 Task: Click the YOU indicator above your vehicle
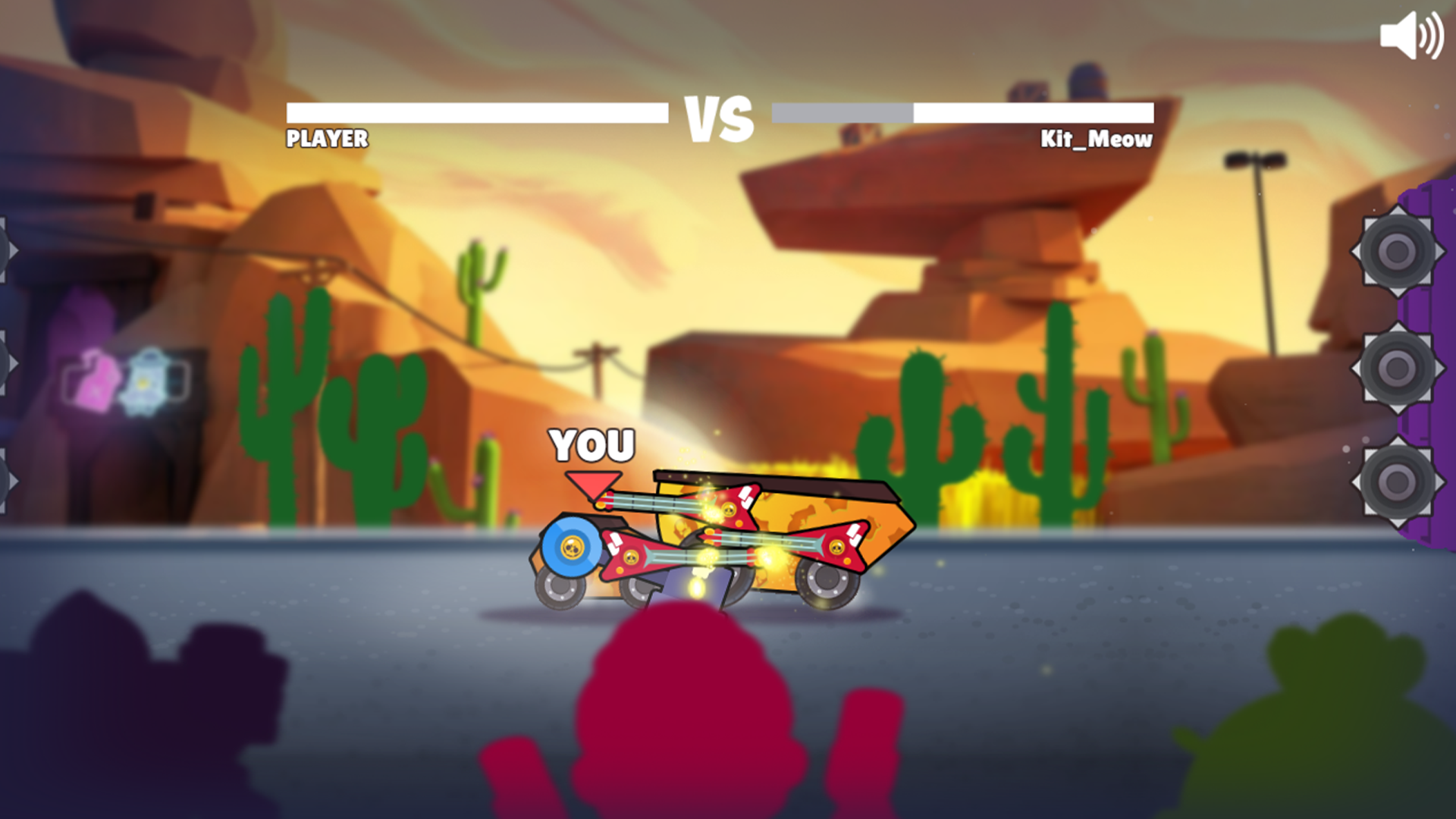coord(592,444)
